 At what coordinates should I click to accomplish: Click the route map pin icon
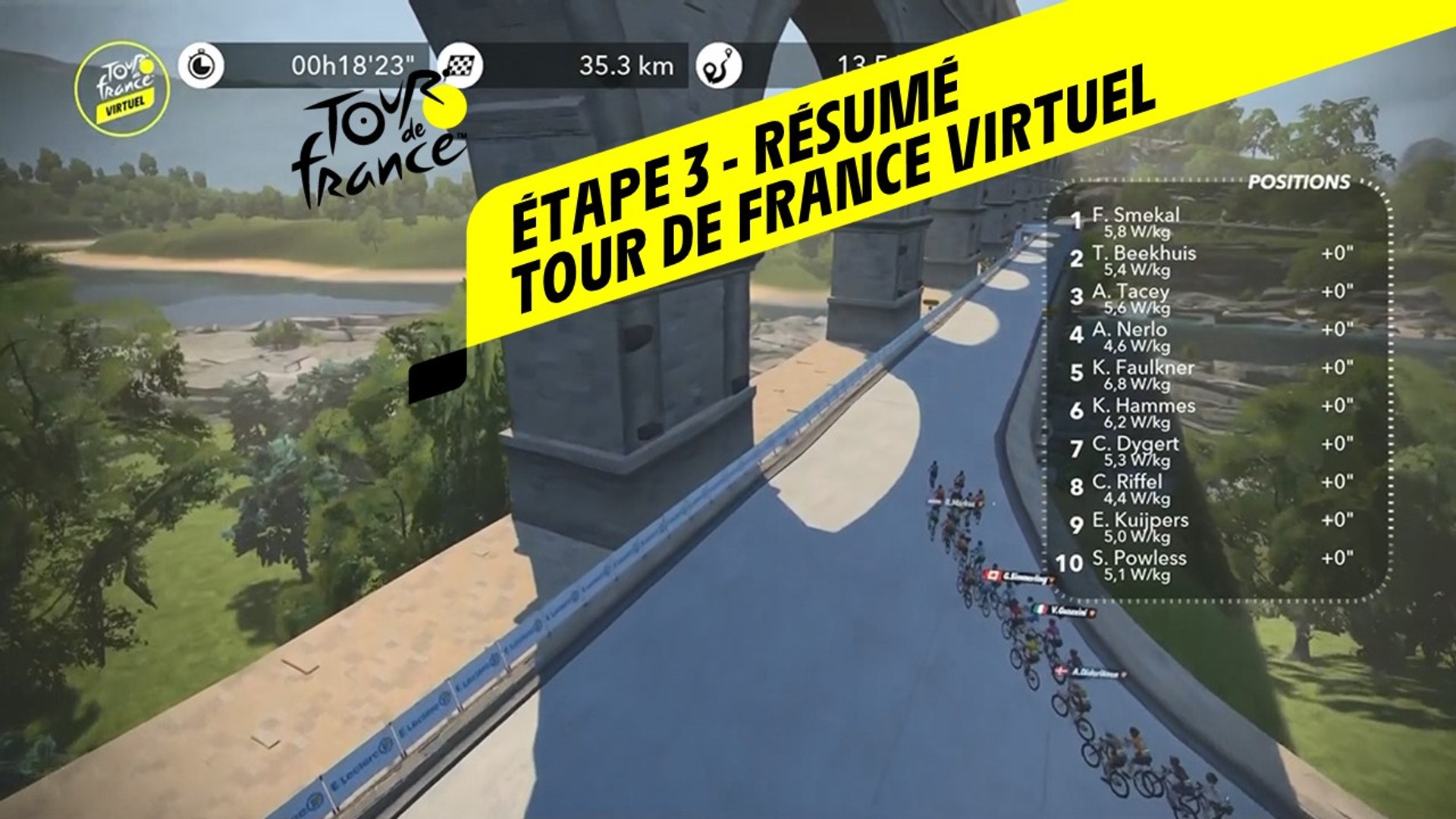(x=719, y=66)
